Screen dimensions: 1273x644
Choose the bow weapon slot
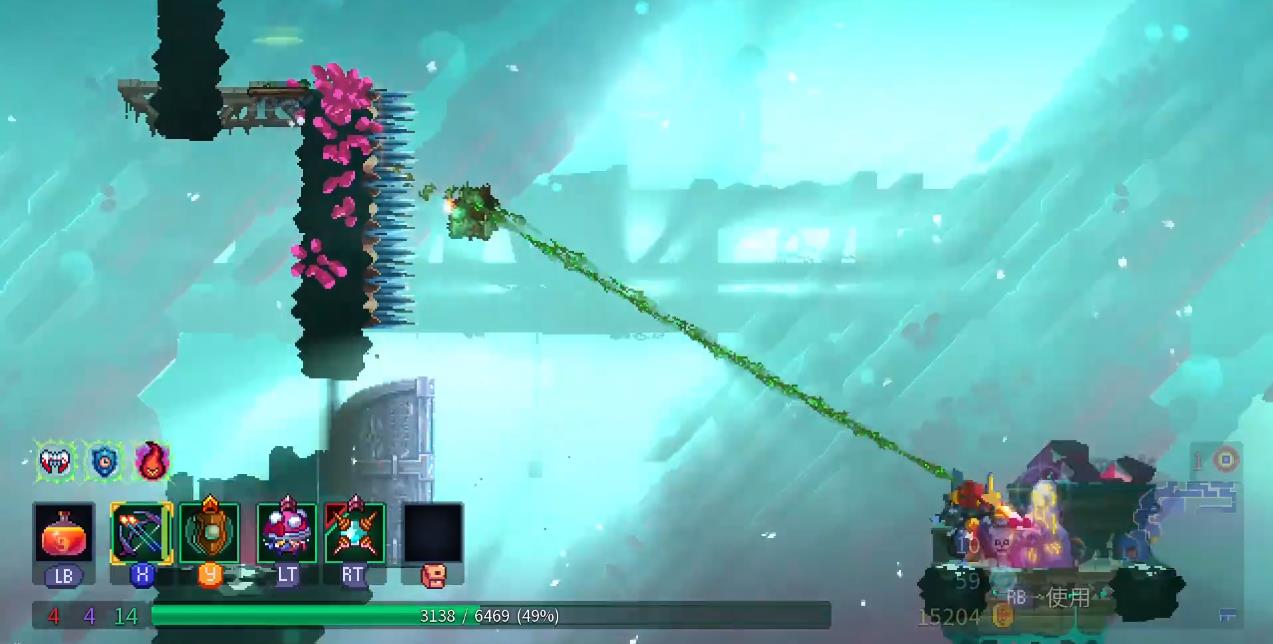141,533
